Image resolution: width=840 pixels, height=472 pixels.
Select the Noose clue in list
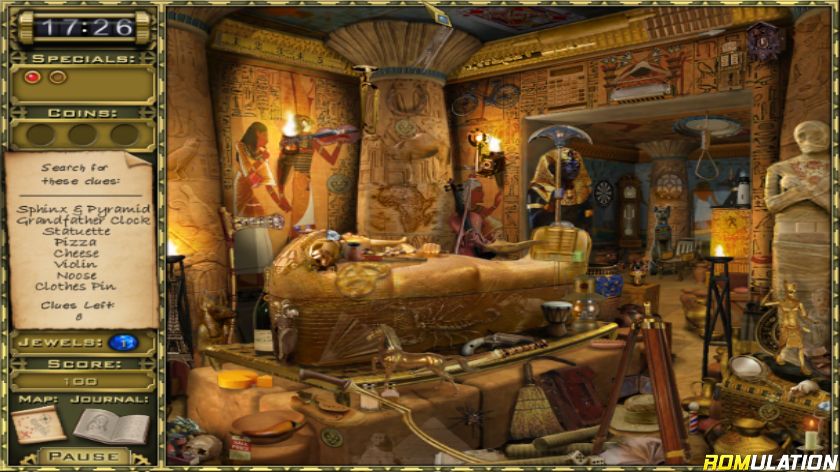click(77, 275)
